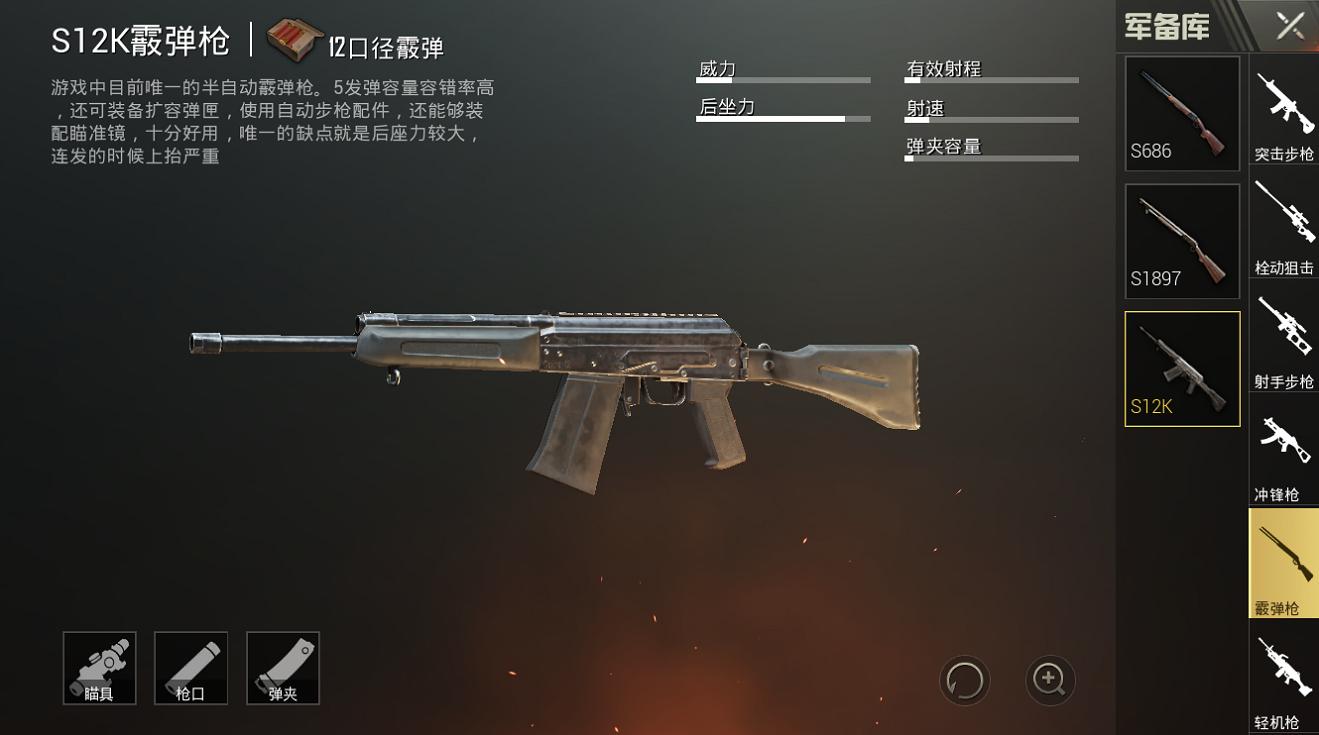Image resolution: width=1319 pixels, height=735 pixels.
Task: Click the rotate weapon view button
Action: click(x=965, y=681)
